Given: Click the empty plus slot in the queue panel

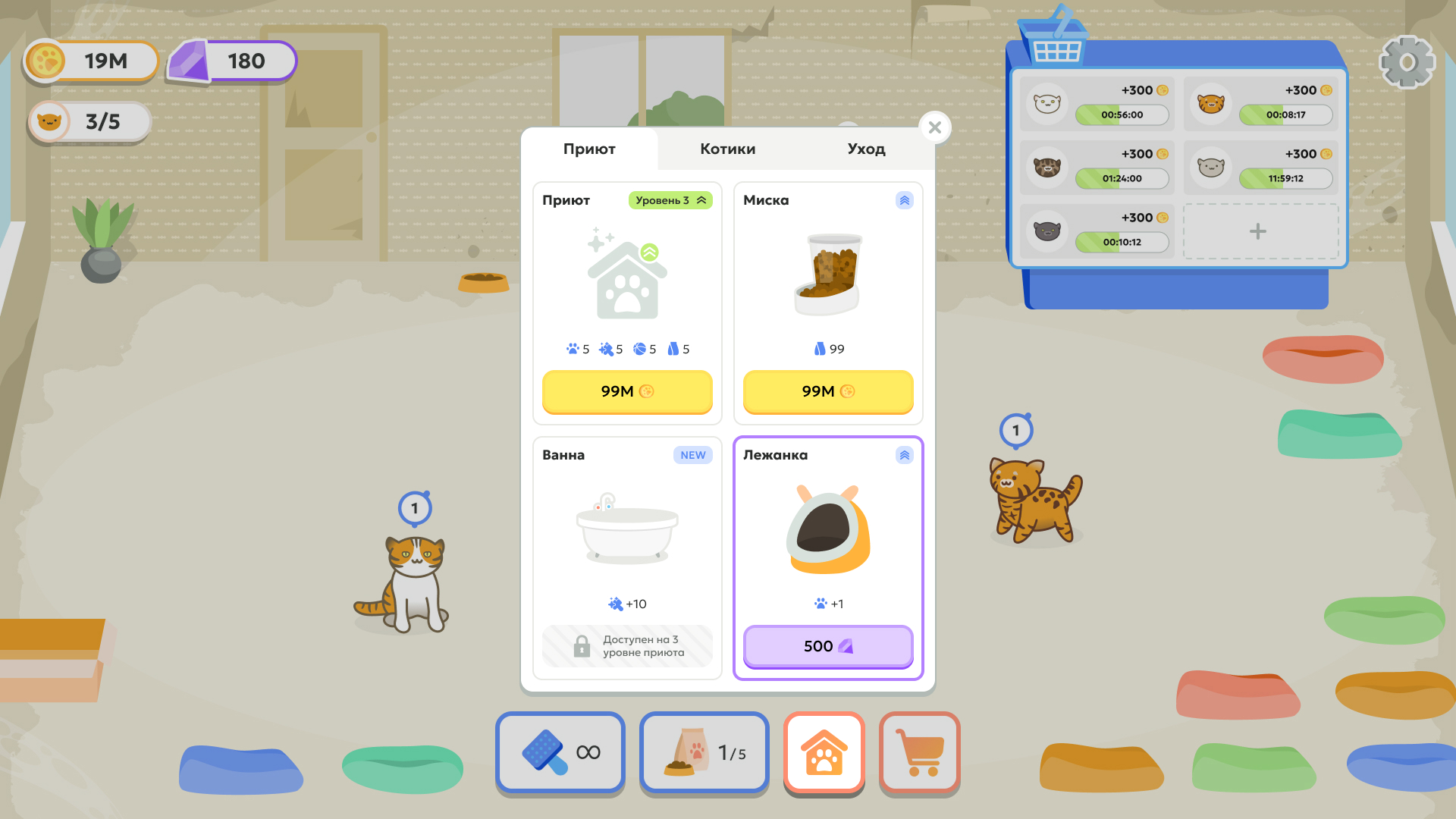Looking at the screenshot, I should point(1259,231).
